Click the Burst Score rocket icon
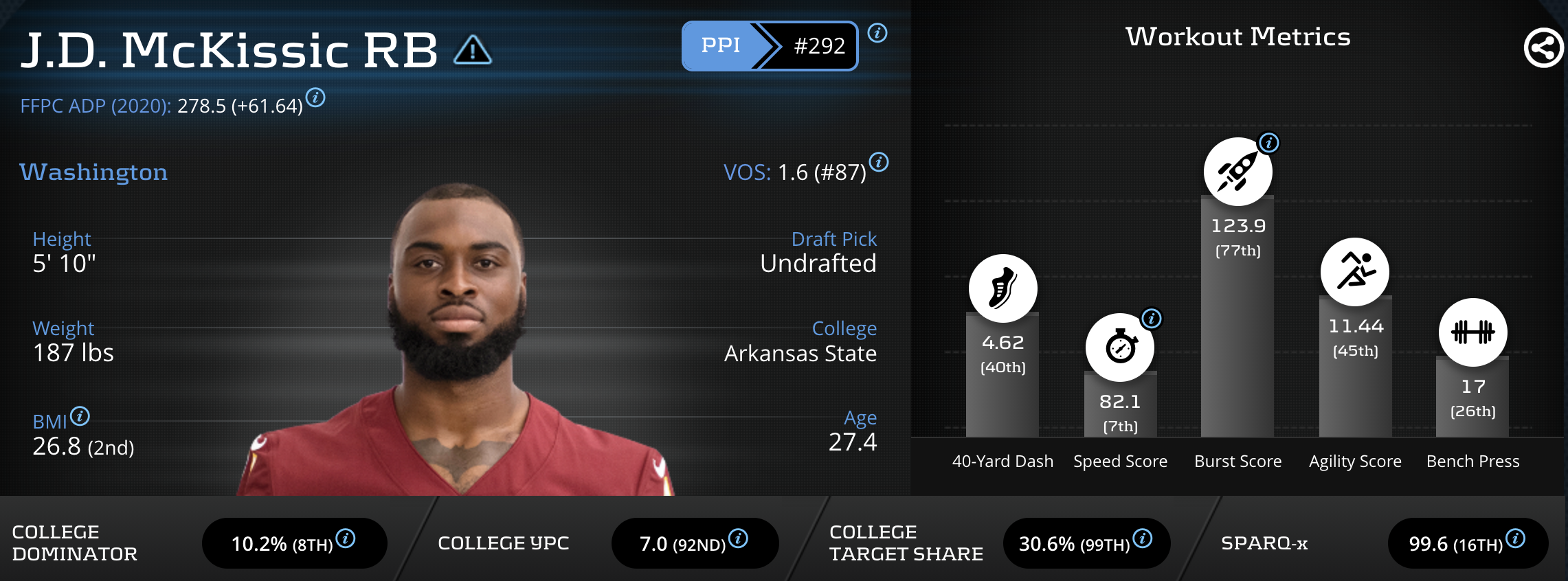Screen dimensions: 1568x581 (1237, 172)
